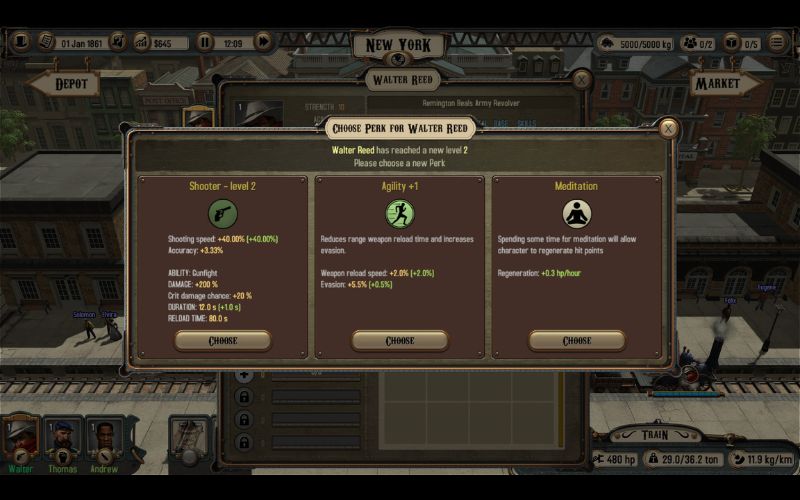The height and width of the screenshot is (500, 800).
Task: Select the Shooter revolver perk icon
Action: coord(222,214)
